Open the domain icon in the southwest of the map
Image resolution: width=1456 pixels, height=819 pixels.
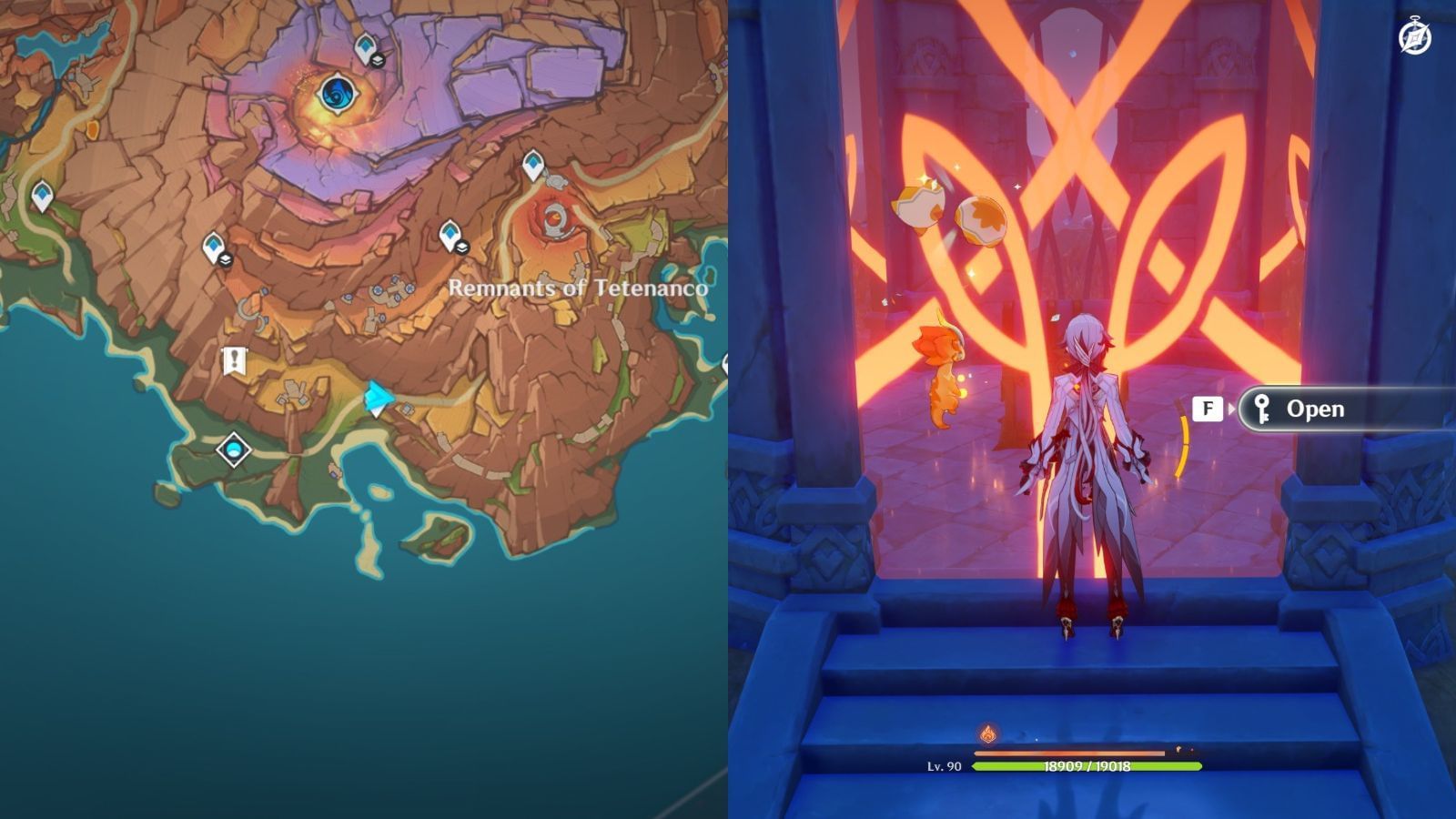coord(232,450)
